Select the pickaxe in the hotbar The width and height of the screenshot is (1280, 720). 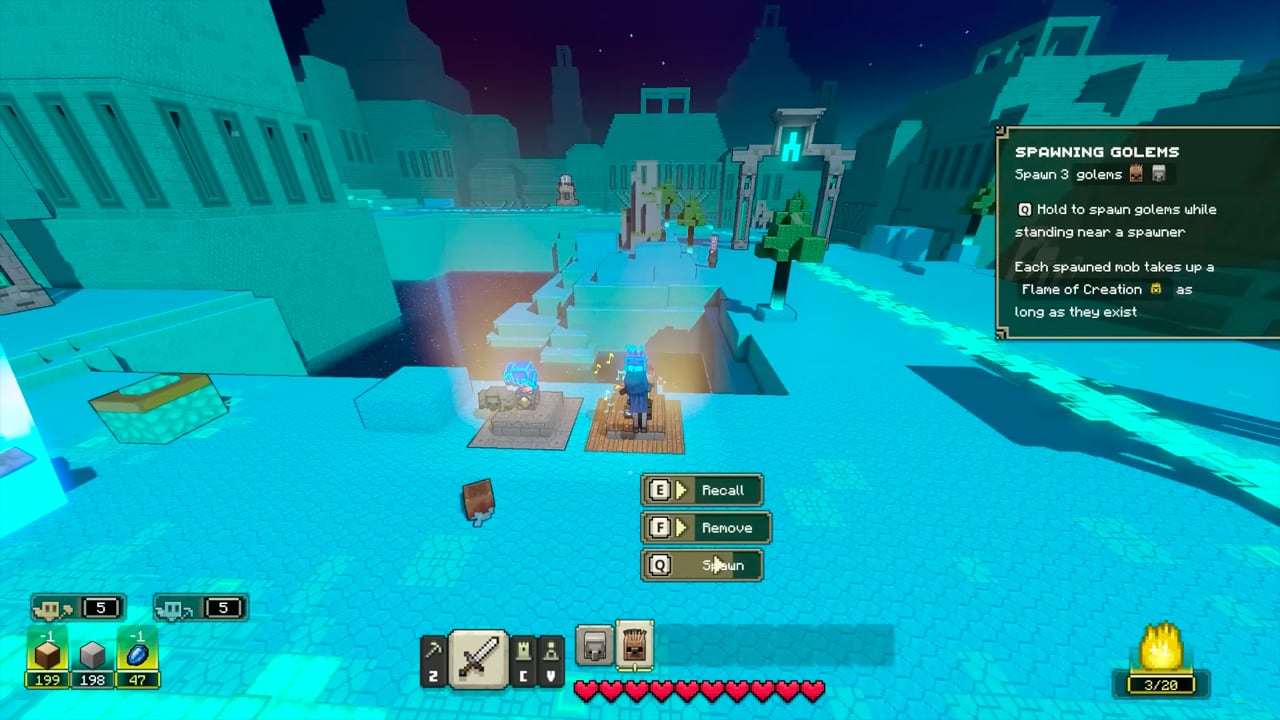click(x=434, y=655)
